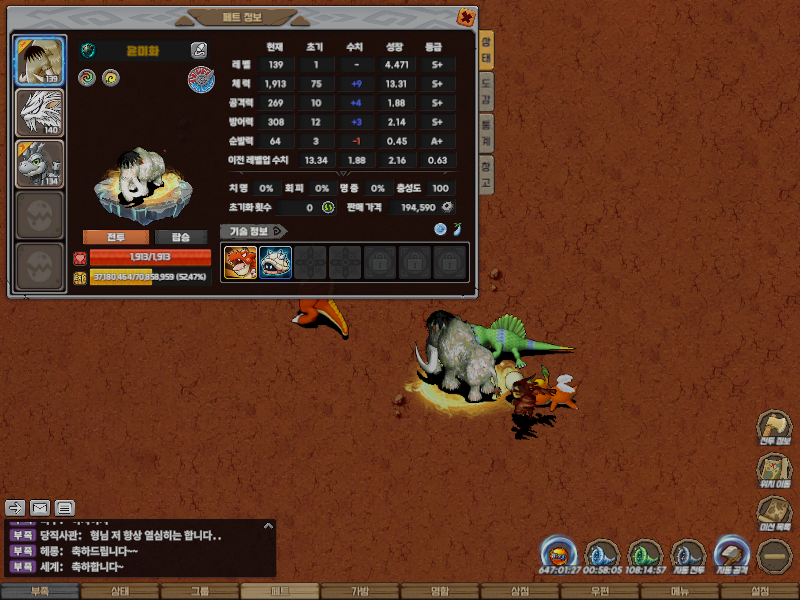The width and height of the screenshot is (800, 600).
Task: Open the 창고 side tab
Action: 486,176
